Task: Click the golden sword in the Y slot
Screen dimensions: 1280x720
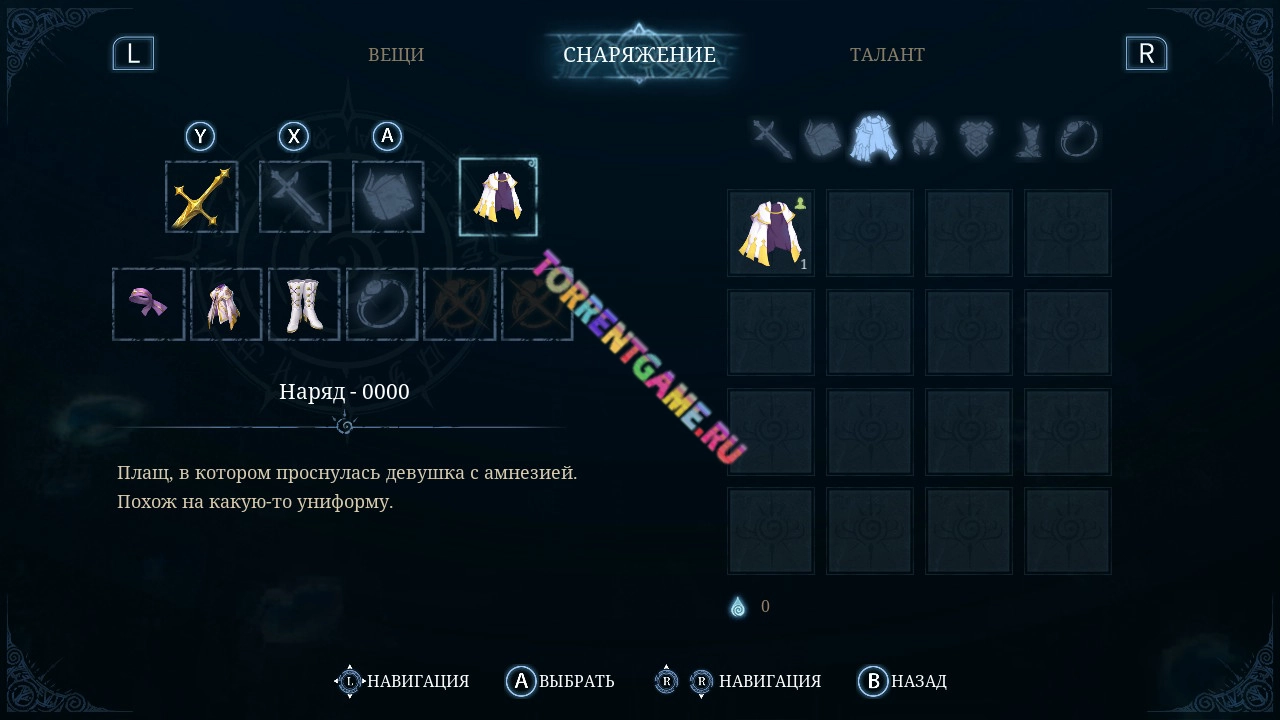Action: click(201, 196)
